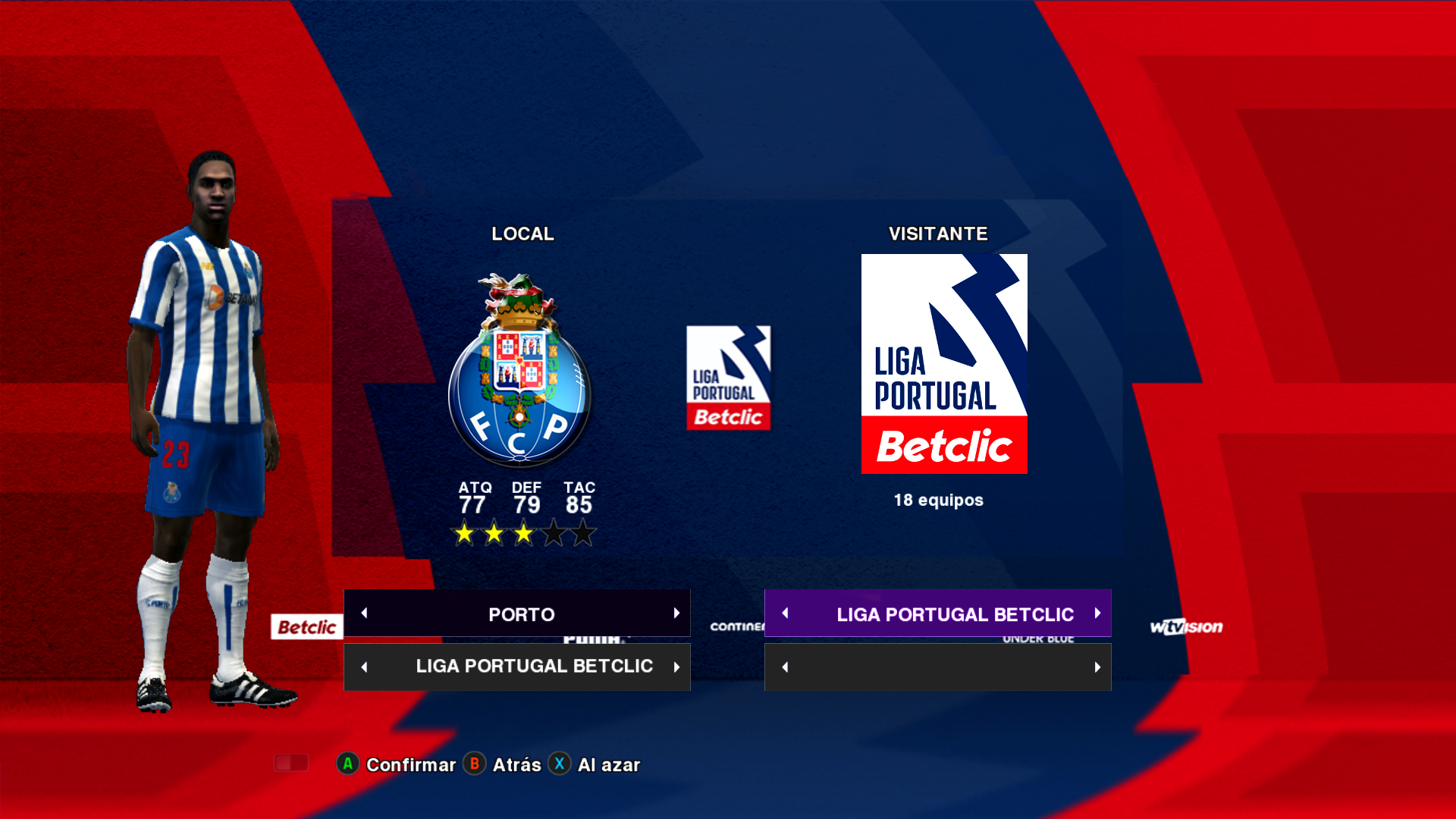Click the left arrow beside PORTO
This screenshot has width=1456, height=819.
[364, 613]
